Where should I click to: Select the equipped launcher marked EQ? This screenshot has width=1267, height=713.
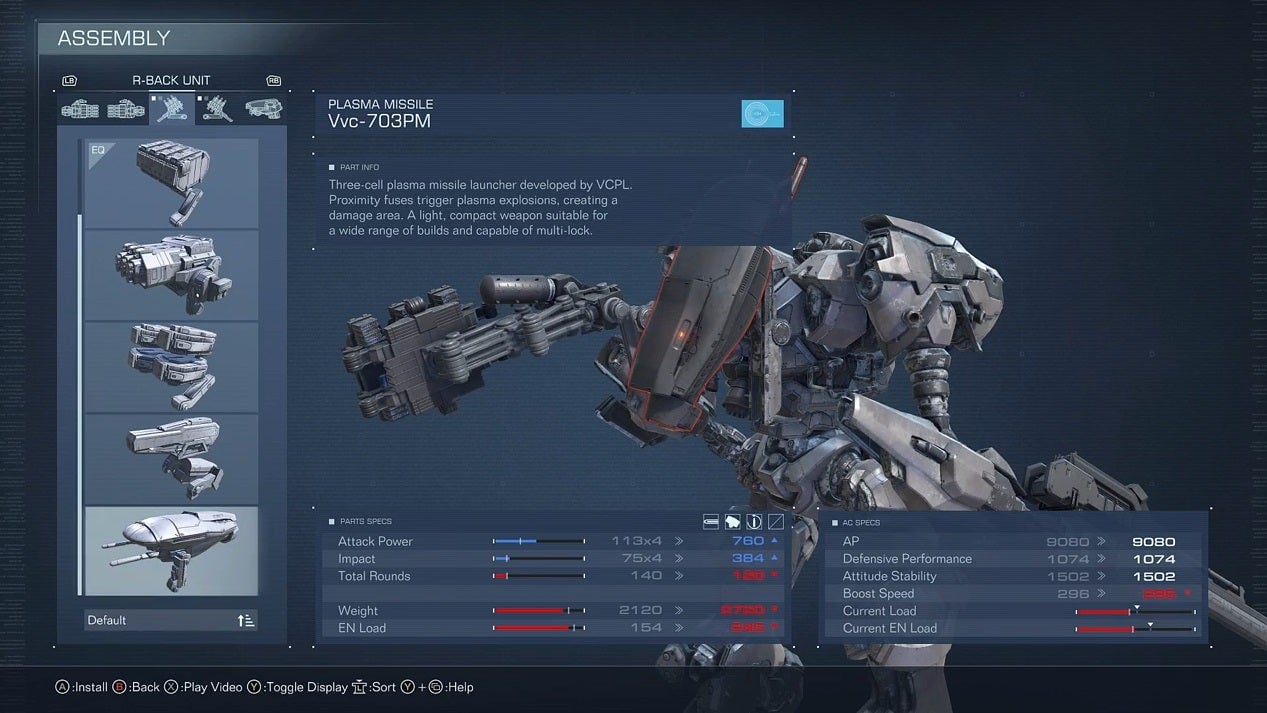click(x=171, y=183)
